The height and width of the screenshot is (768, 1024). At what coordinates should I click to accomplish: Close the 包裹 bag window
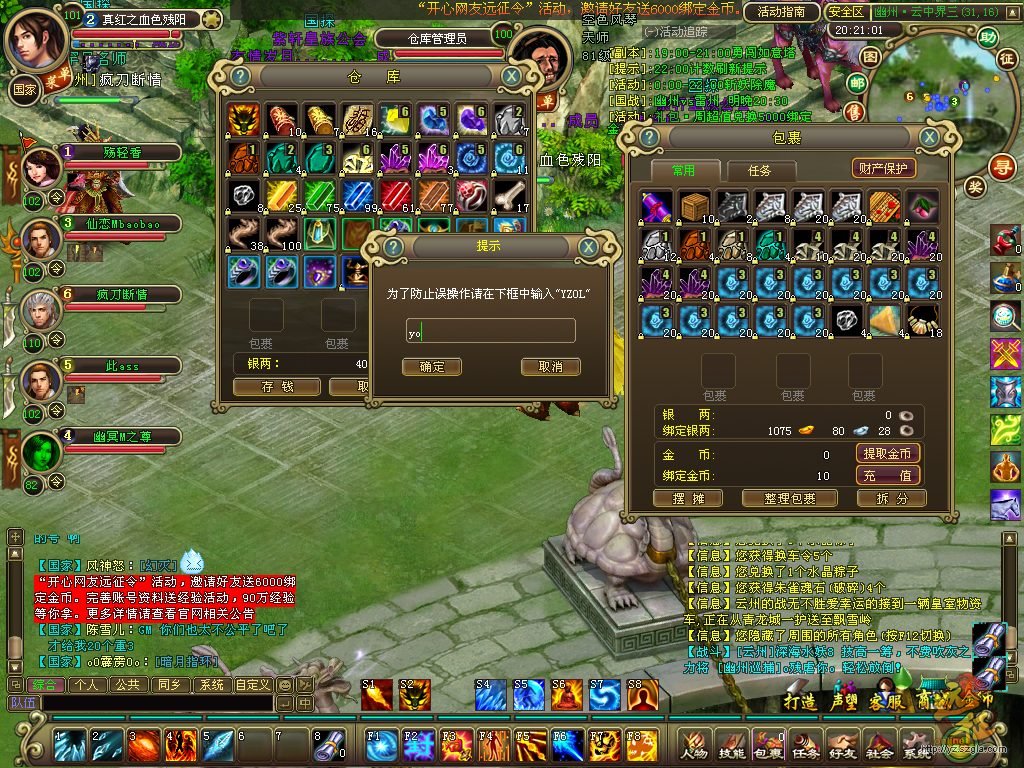click(930, 137)
